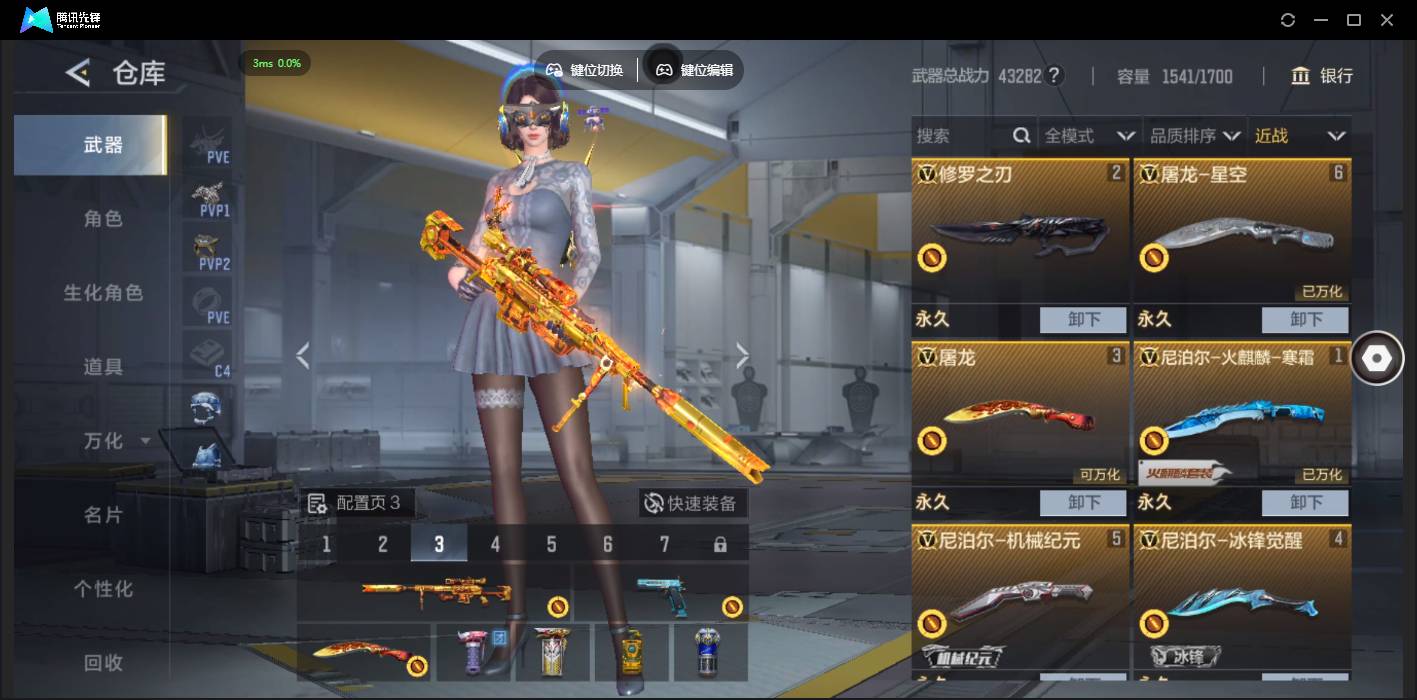Viewport: 1417px width, 700px height.
Task: Go back from the 仓库 warehouse screen
Action: tap(78, 73)
